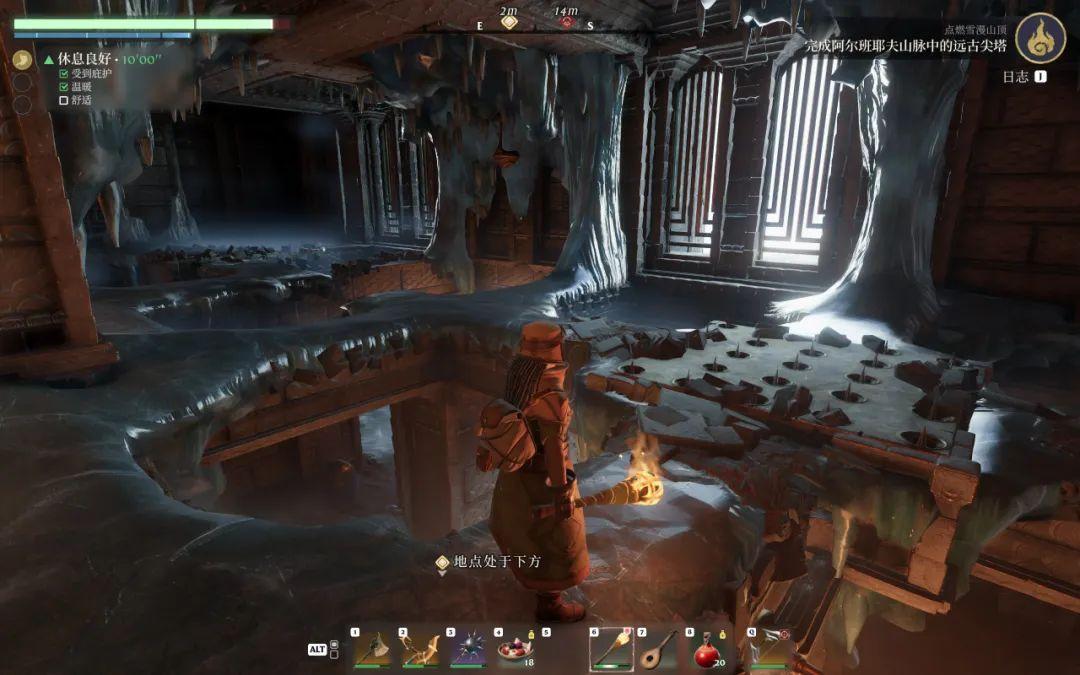Click the 地点处于下方 location marker
This screenshot has height=675, width=1080.
click(442, 563)
